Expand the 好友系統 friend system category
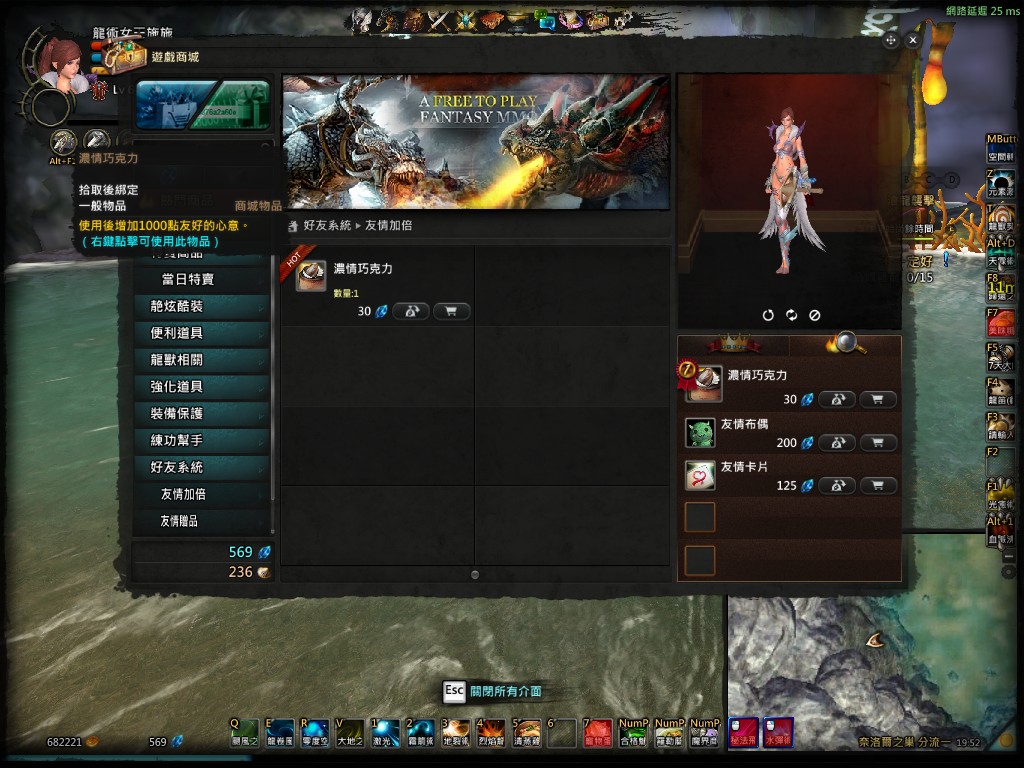 177,467
